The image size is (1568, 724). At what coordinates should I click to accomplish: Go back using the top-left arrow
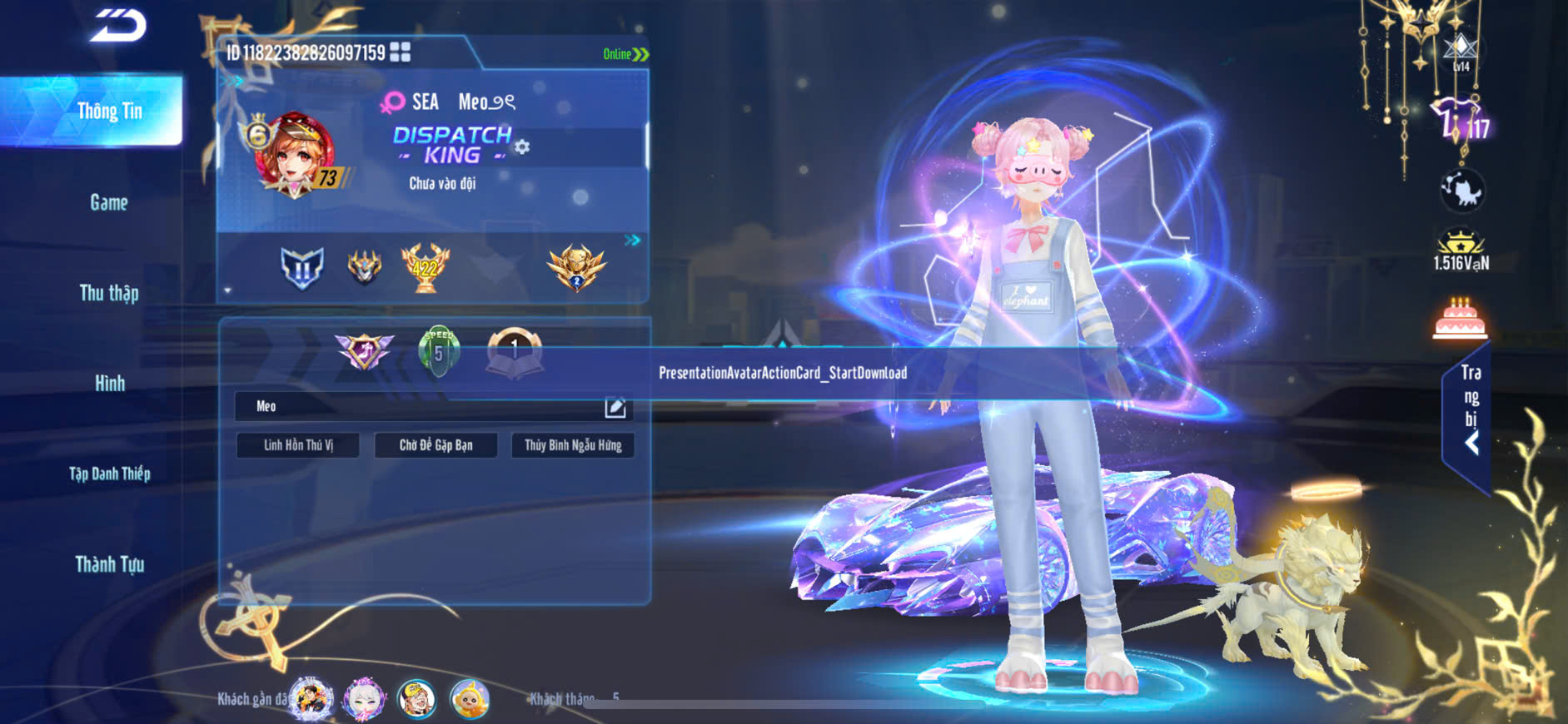click(118, 26)
